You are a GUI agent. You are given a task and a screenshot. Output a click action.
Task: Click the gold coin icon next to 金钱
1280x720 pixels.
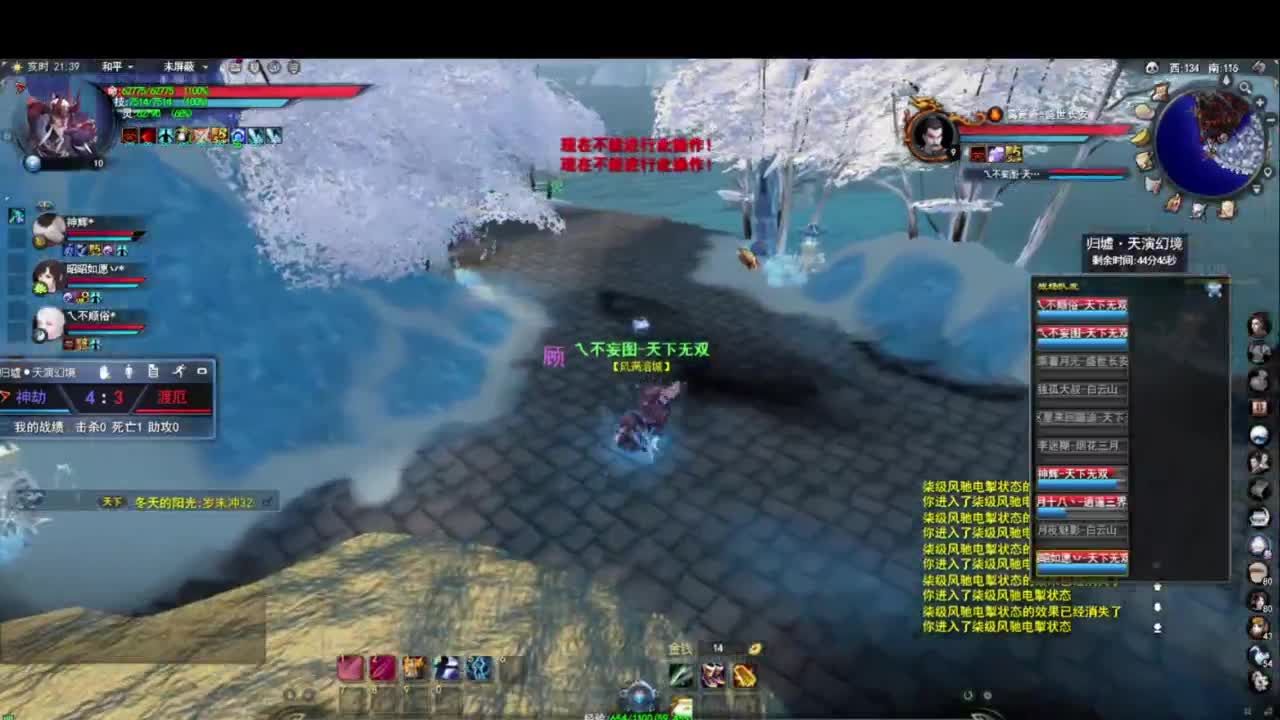(755, 646)
